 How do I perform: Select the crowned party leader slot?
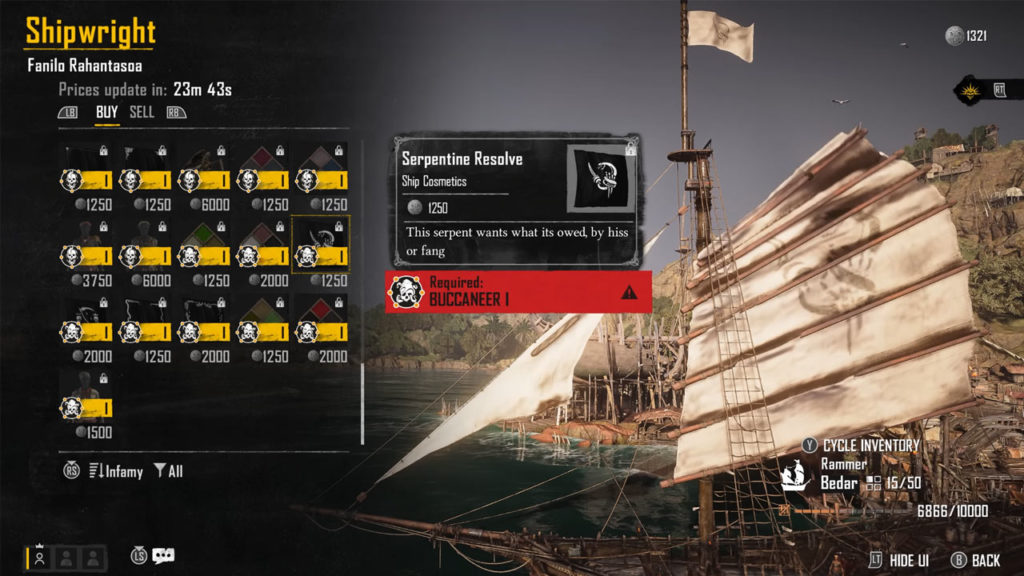click(39, 557)
